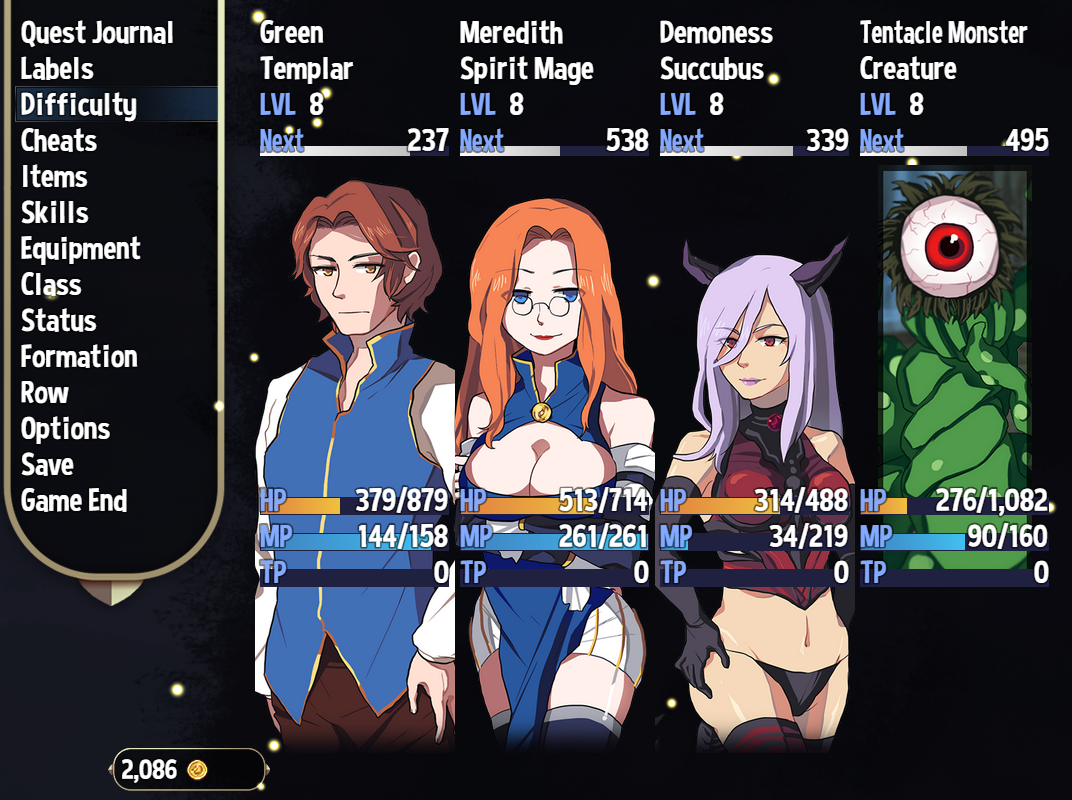Save the game
The height and width of the screenshot is (800, 1072).
pyautogui.click(x=47, y=465)
